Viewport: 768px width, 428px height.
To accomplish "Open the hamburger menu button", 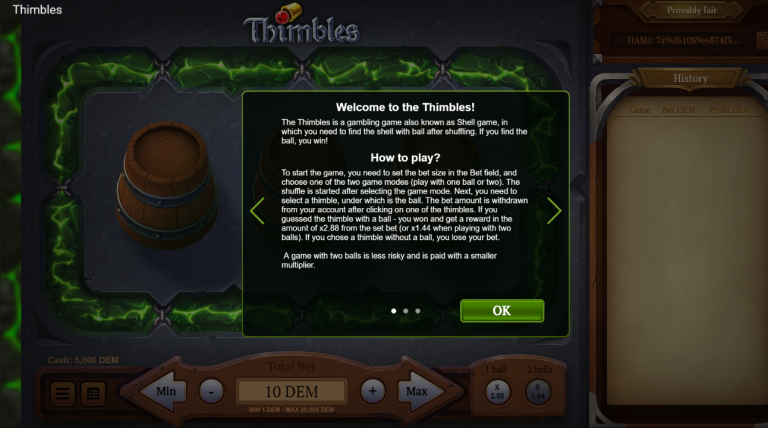I will pyautogui.click(x=63, y=393).
